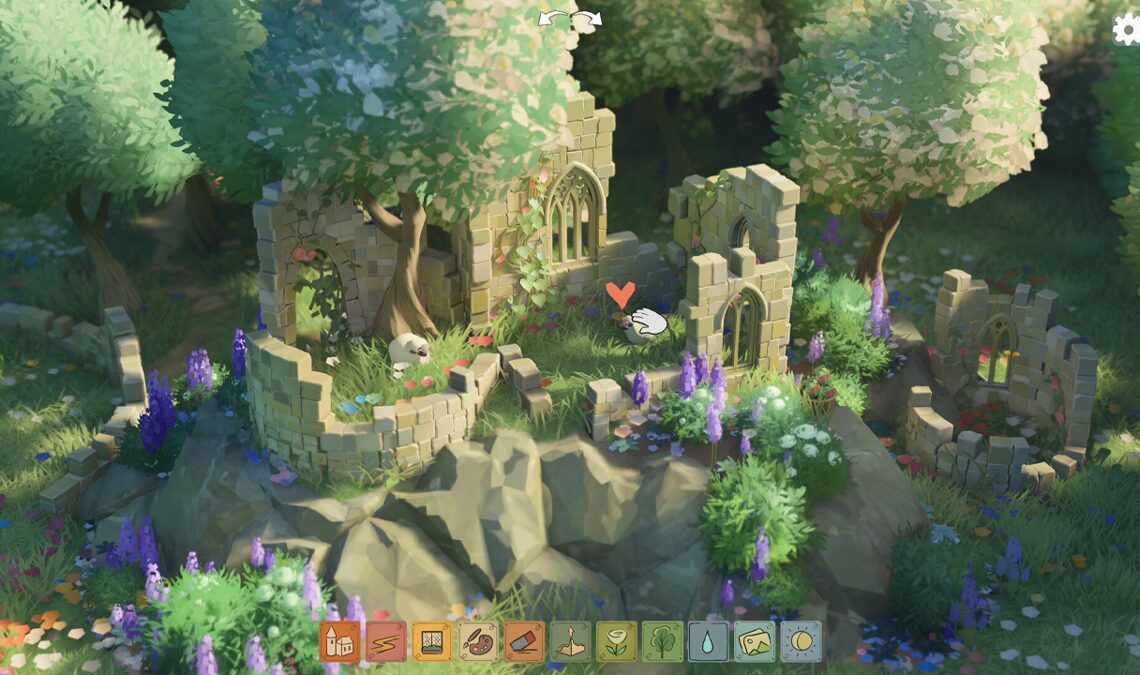The height and width of the screenshot is (675, 1140).
Task: Open settings with the gear icon
Action: (1127, 29)
